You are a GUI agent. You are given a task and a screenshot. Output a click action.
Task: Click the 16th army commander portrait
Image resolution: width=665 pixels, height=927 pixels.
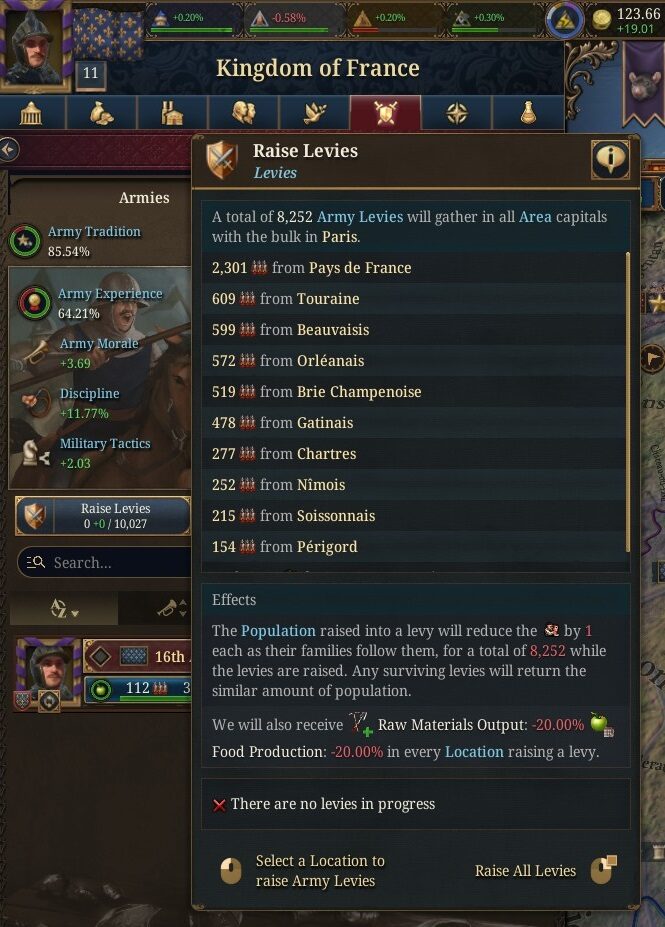pos(47,667)
